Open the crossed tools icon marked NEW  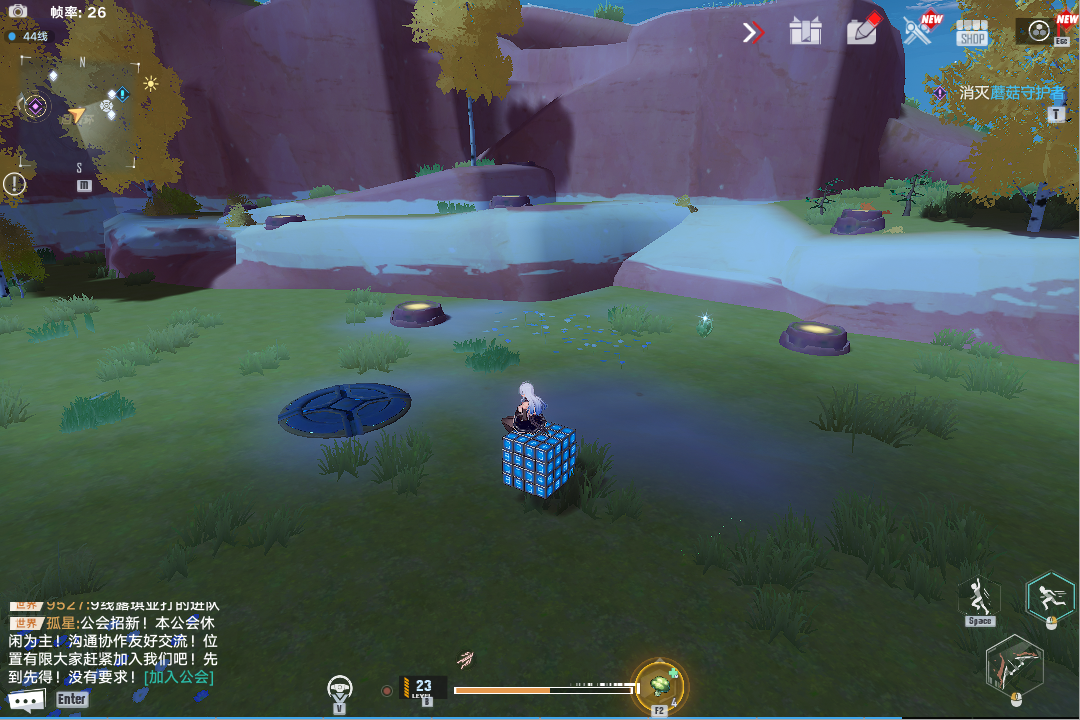(x=918, y=31)
